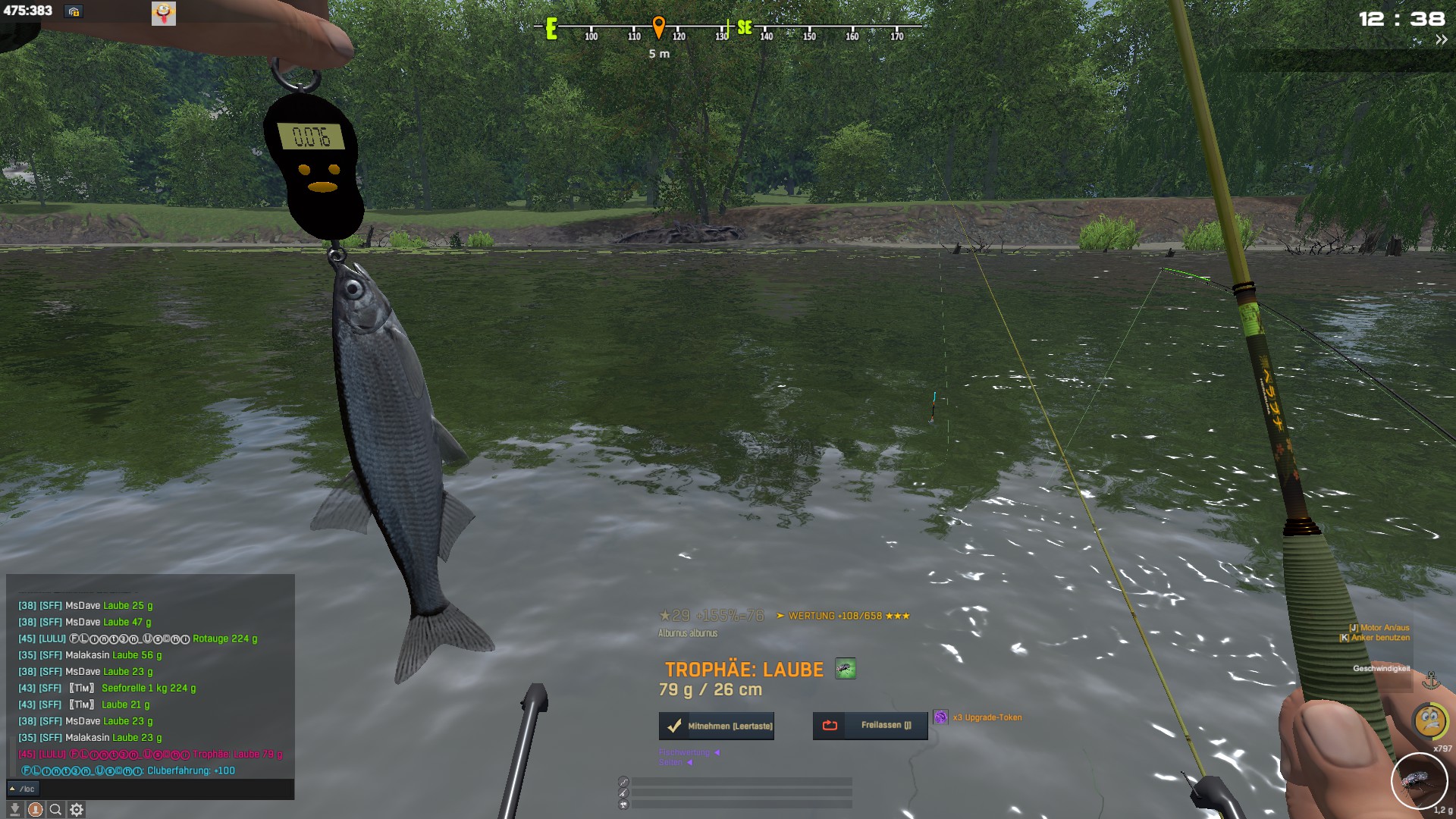This screenshot has height=819, width=1456.
Task: Click the yellow emoji status icon
Action: click(x=1430, y=720)
